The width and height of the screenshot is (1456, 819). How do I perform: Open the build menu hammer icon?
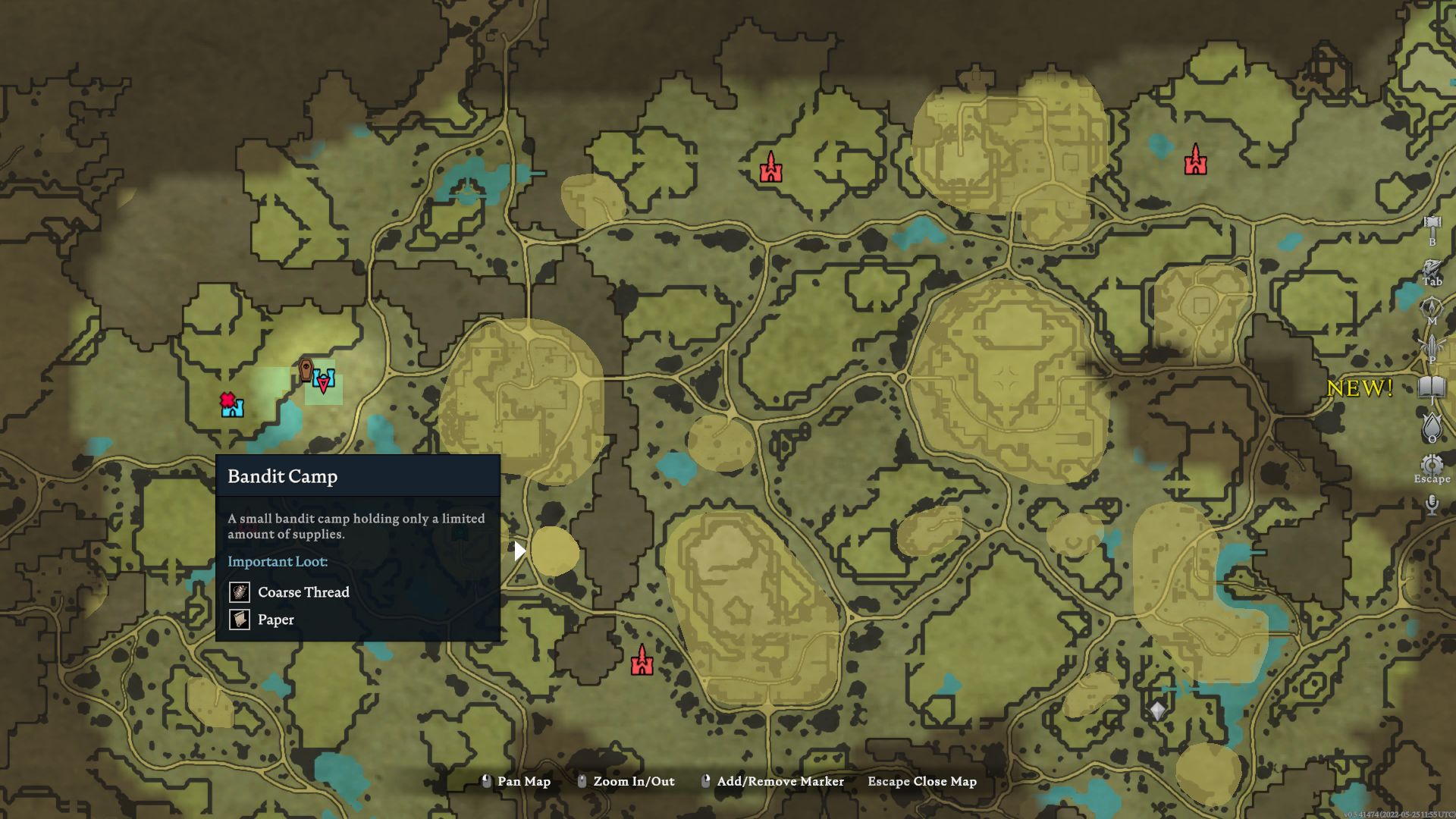point(1432,225)
